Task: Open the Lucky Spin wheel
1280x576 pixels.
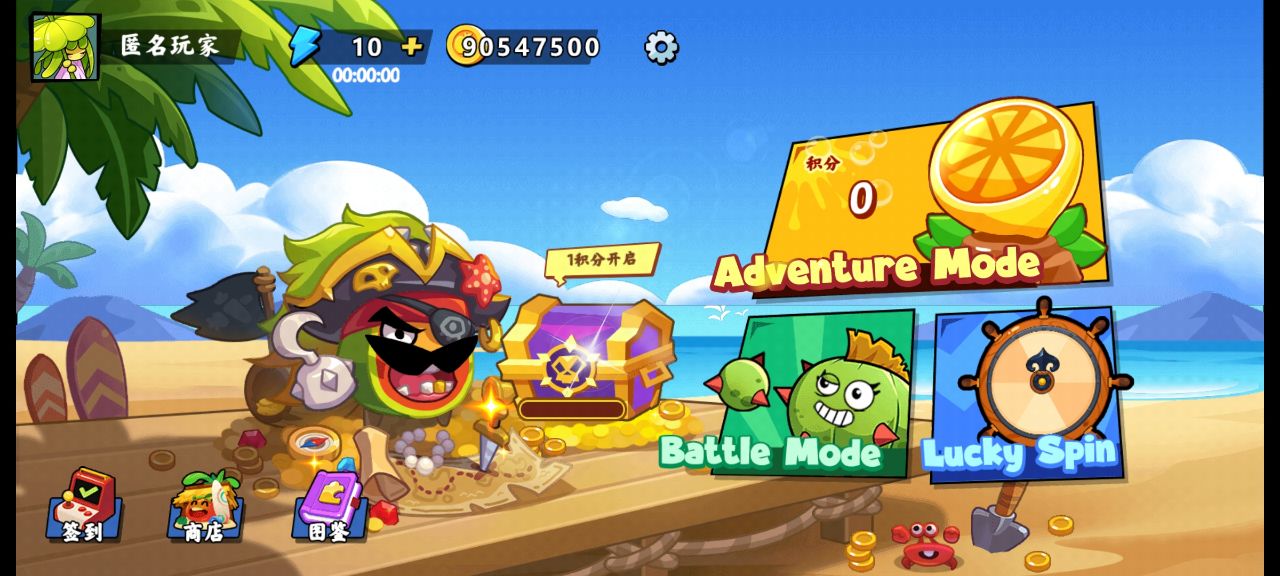Action: pyautogui.click(x=1025, y=395)
